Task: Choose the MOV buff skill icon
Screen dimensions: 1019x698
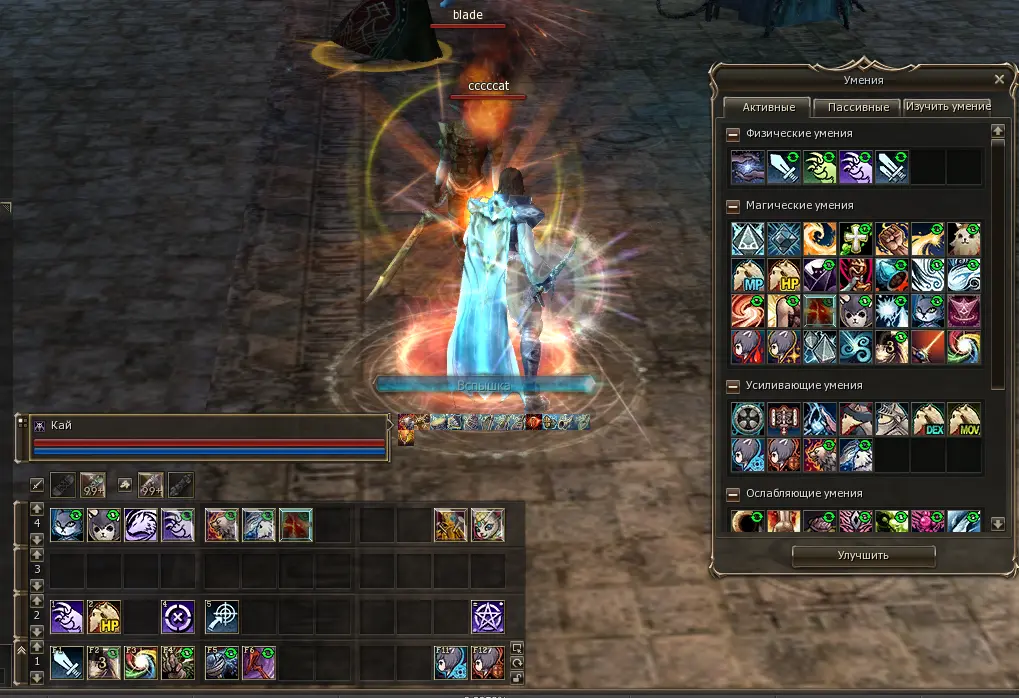Action: (963, 419)
